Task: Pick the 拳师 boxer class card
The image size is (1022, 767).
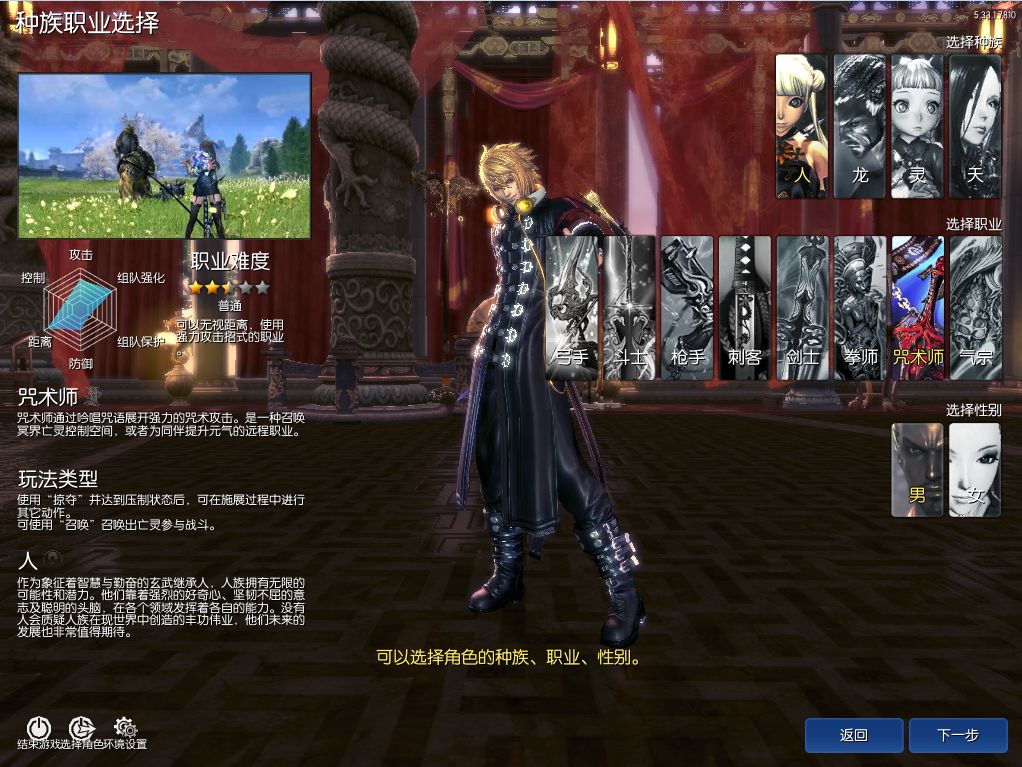Action: tap(859, 307)
